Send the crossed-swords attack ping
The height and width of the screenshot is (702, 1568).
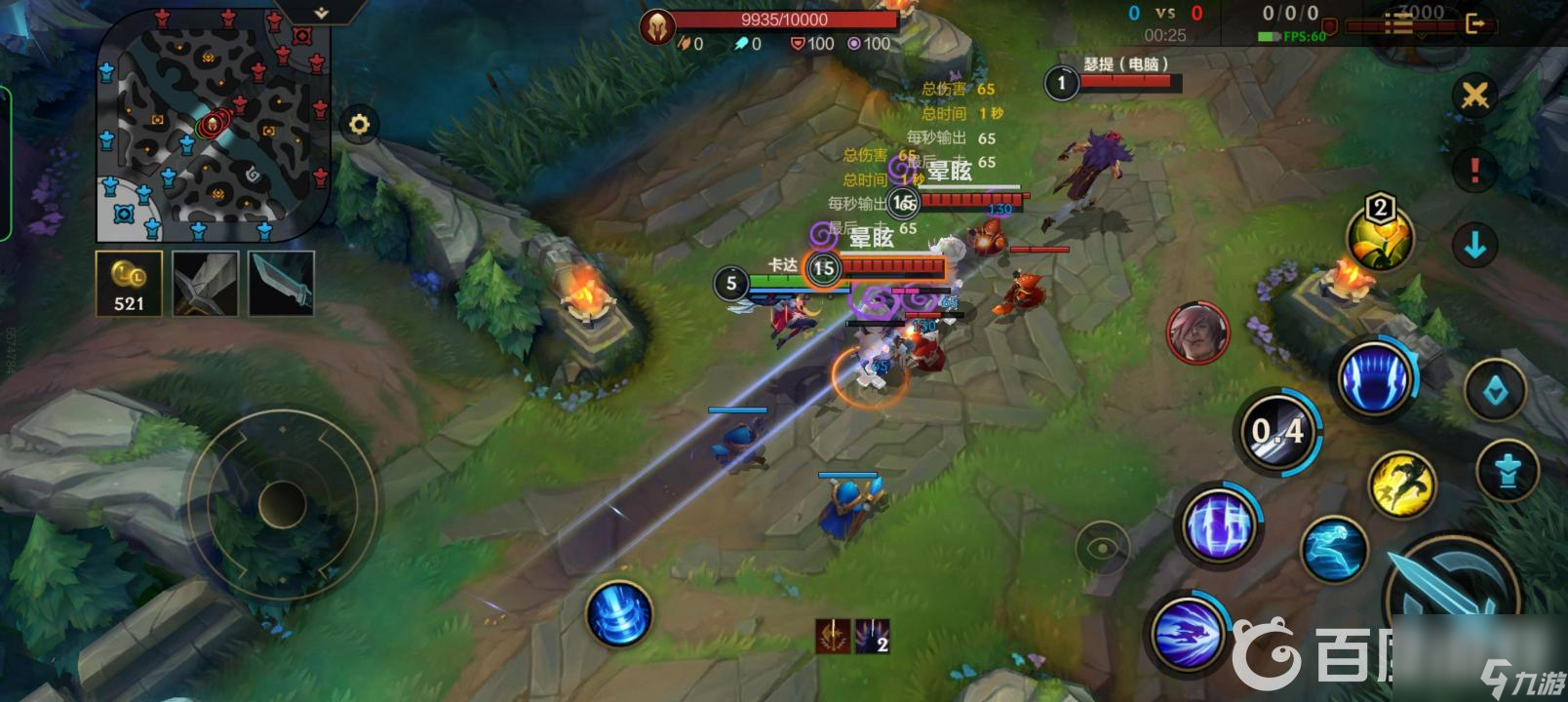[x=1474, y=96]
